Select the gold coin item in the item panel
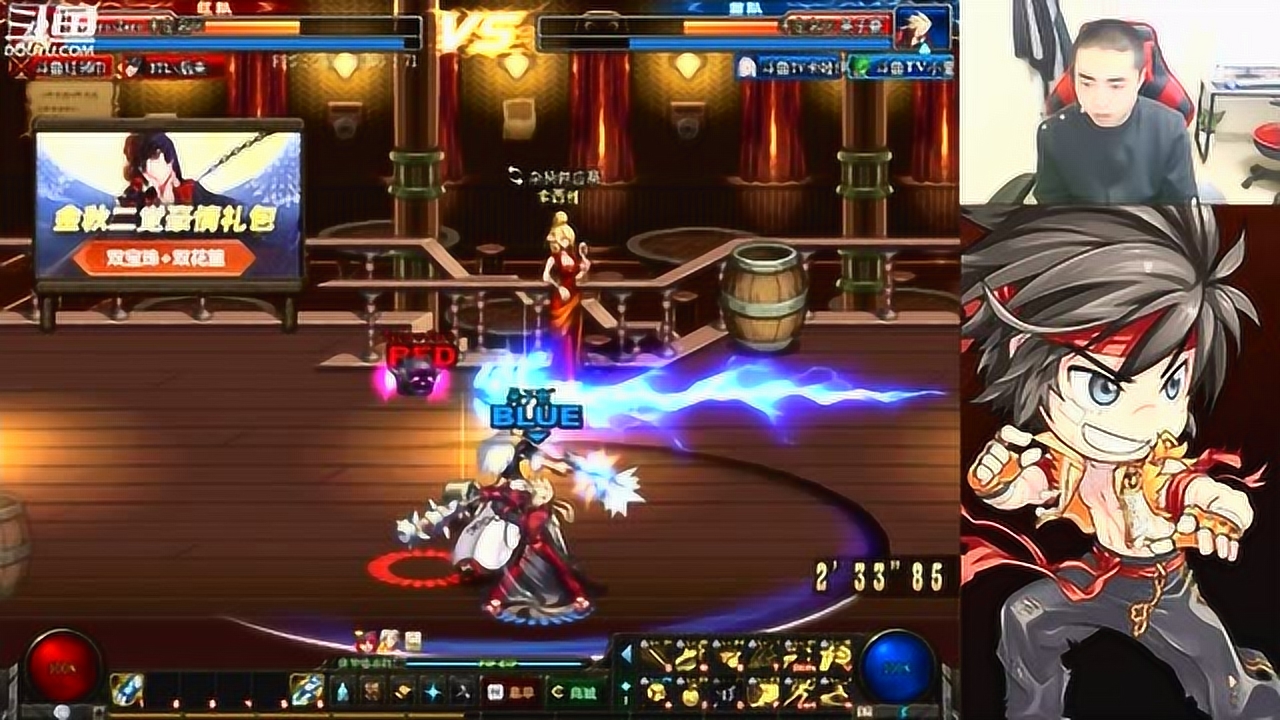 (690, 697)
